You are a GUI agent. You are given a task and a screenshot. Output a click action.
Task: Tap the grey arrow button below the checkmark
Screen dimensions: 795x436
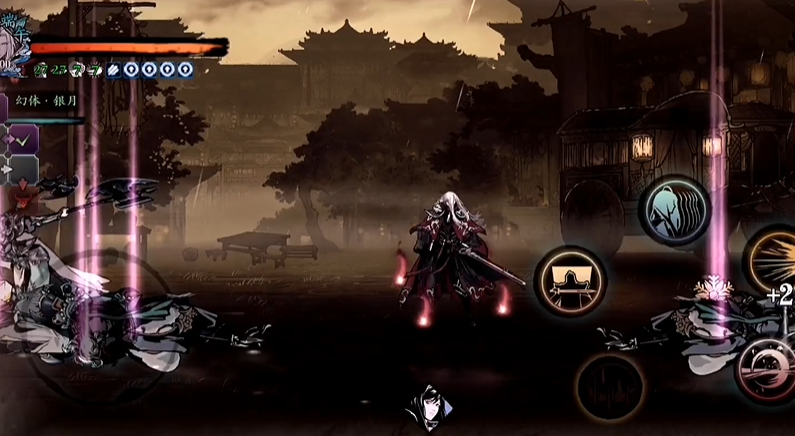(x=22, y=170)
